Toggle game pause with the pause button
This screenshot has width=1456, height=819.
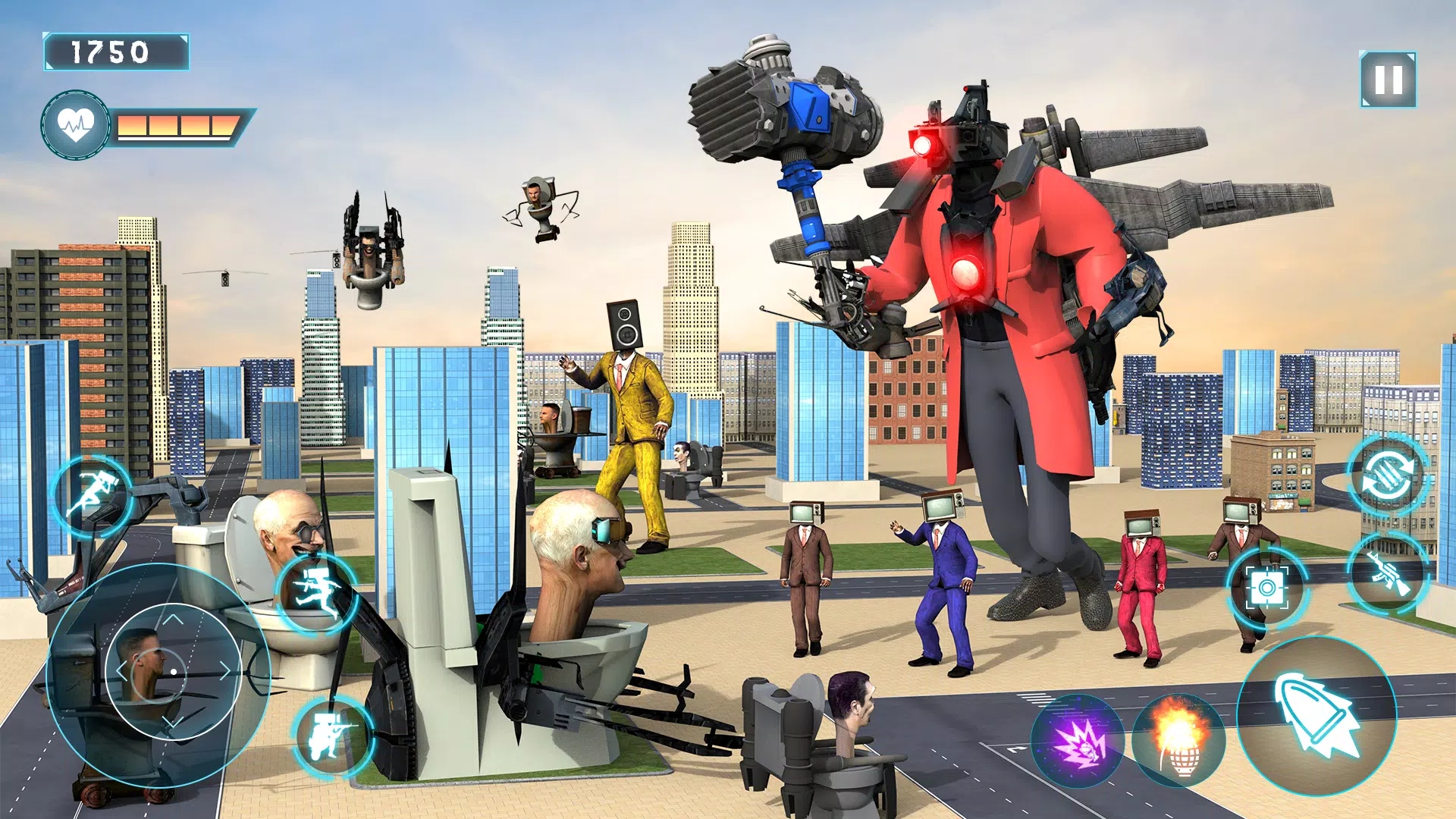click(1389, 80)
